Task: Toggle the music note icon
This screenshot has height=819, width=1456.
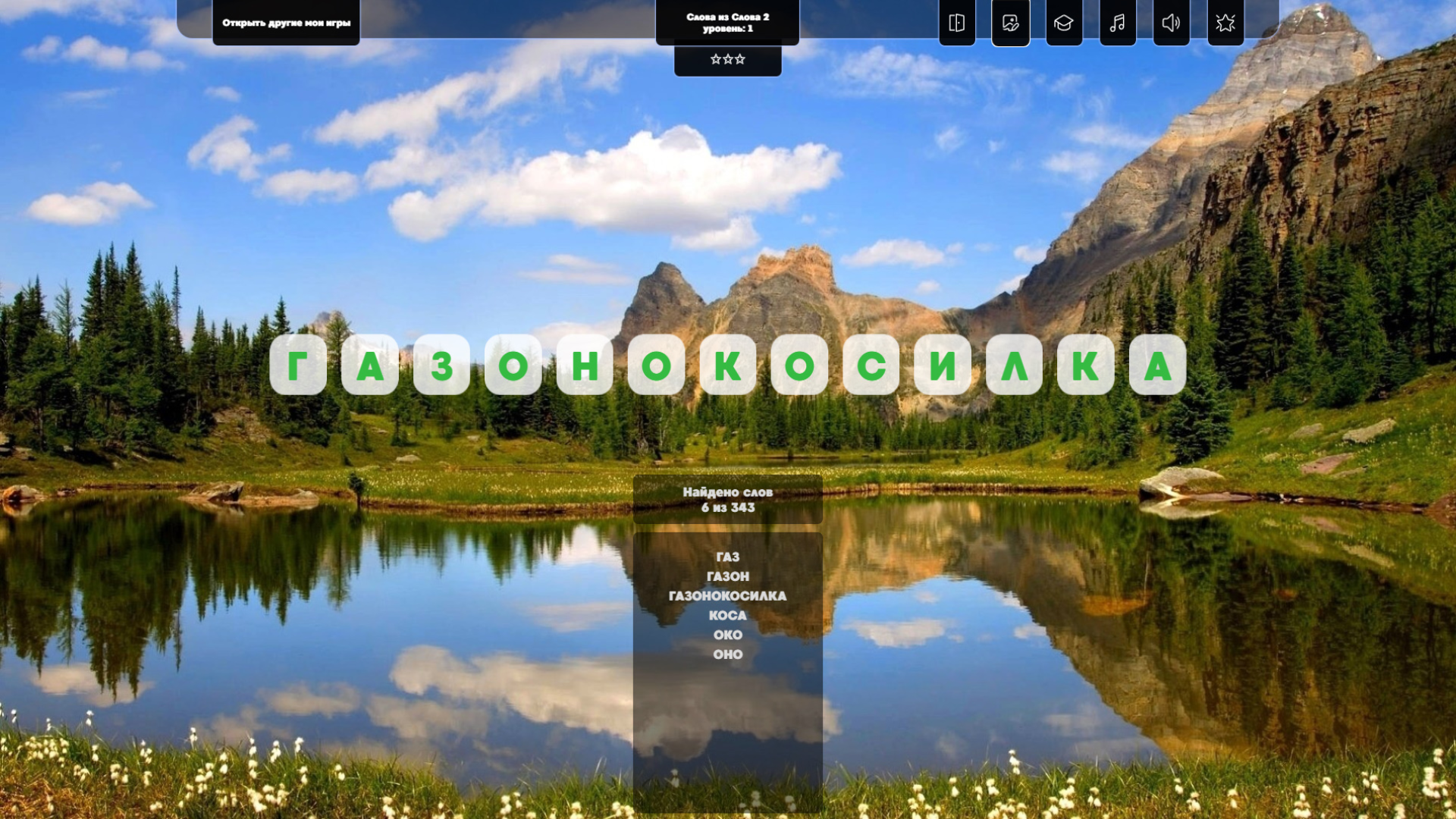Action: [1118, 24]
